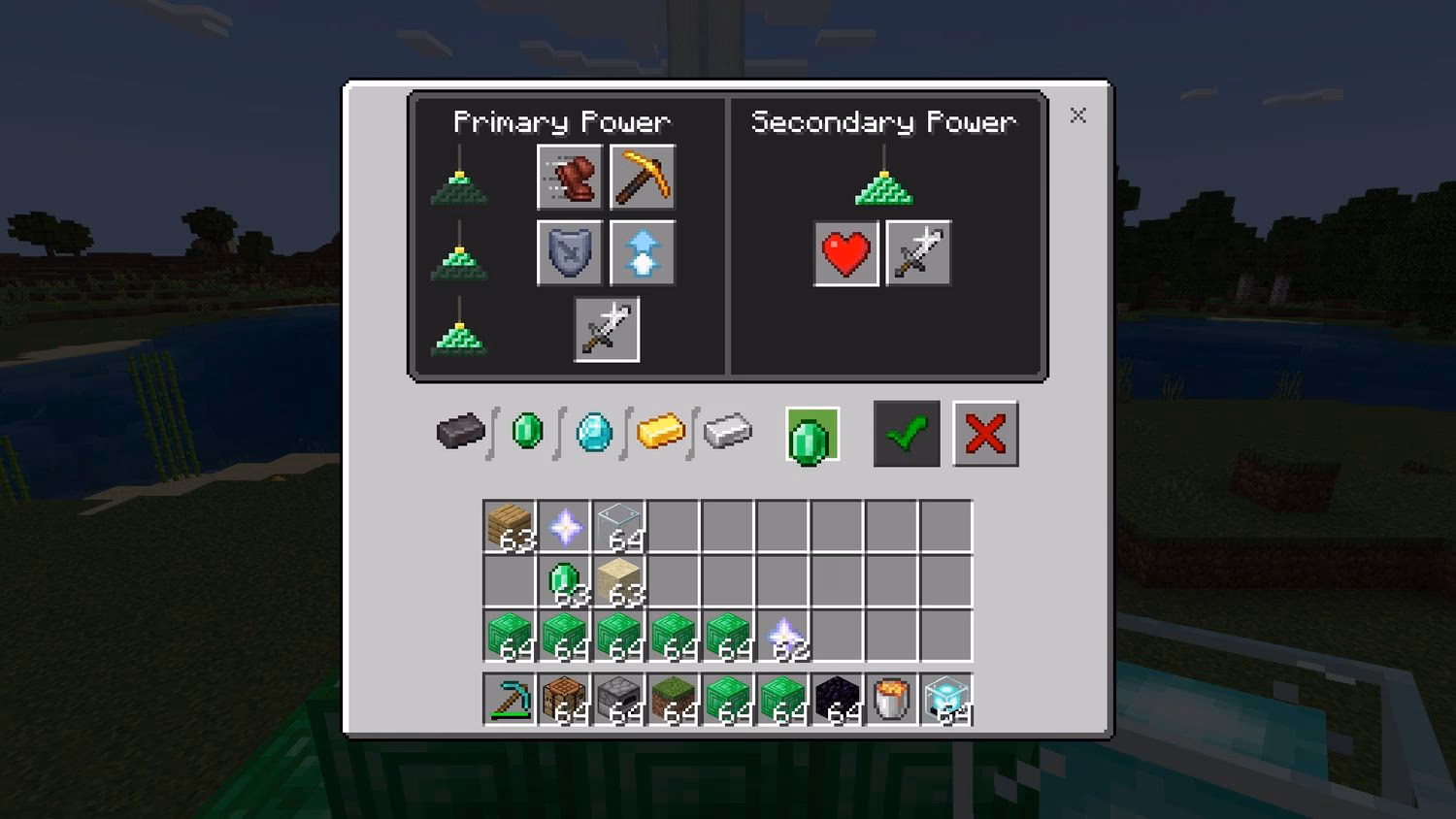
Task: Select the Haste pickaxe primary power
Action: [x=643, y=177]
